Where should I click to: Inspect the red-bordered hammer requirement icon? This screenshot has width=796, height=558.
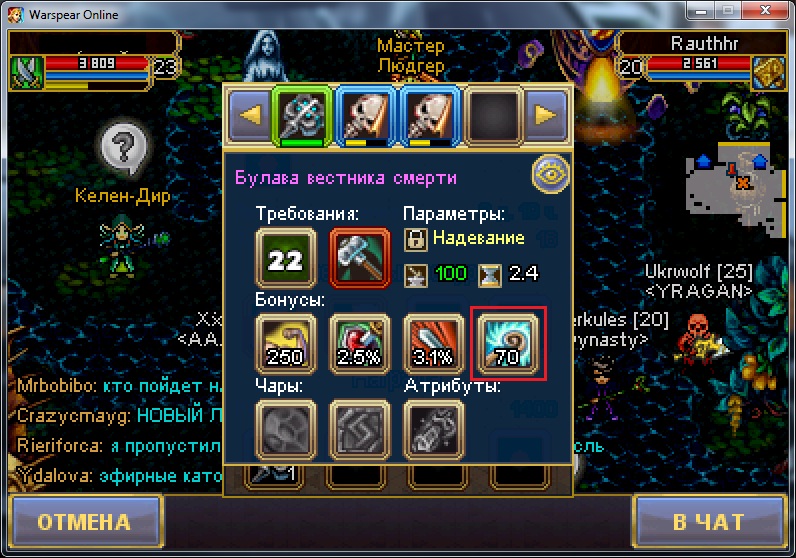(360, 258)
